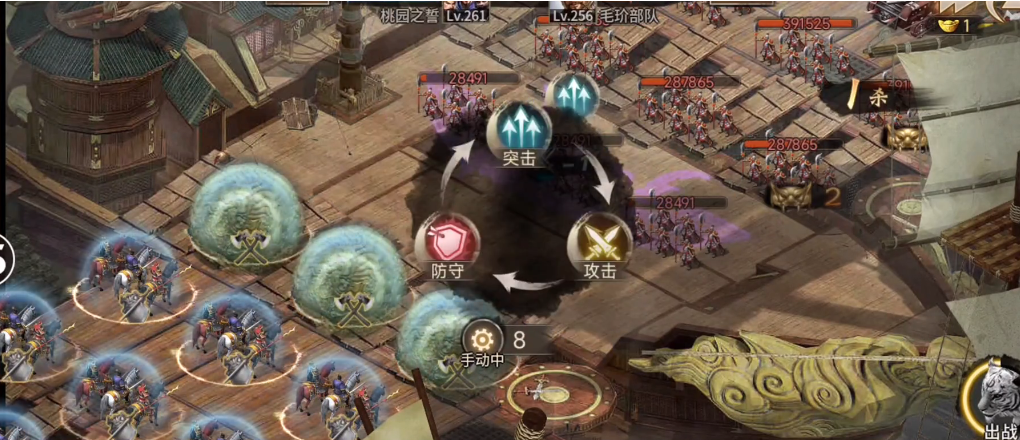
Task: Choose the 攻击 crossed-swords attack tactic
Action: [599, 243]
